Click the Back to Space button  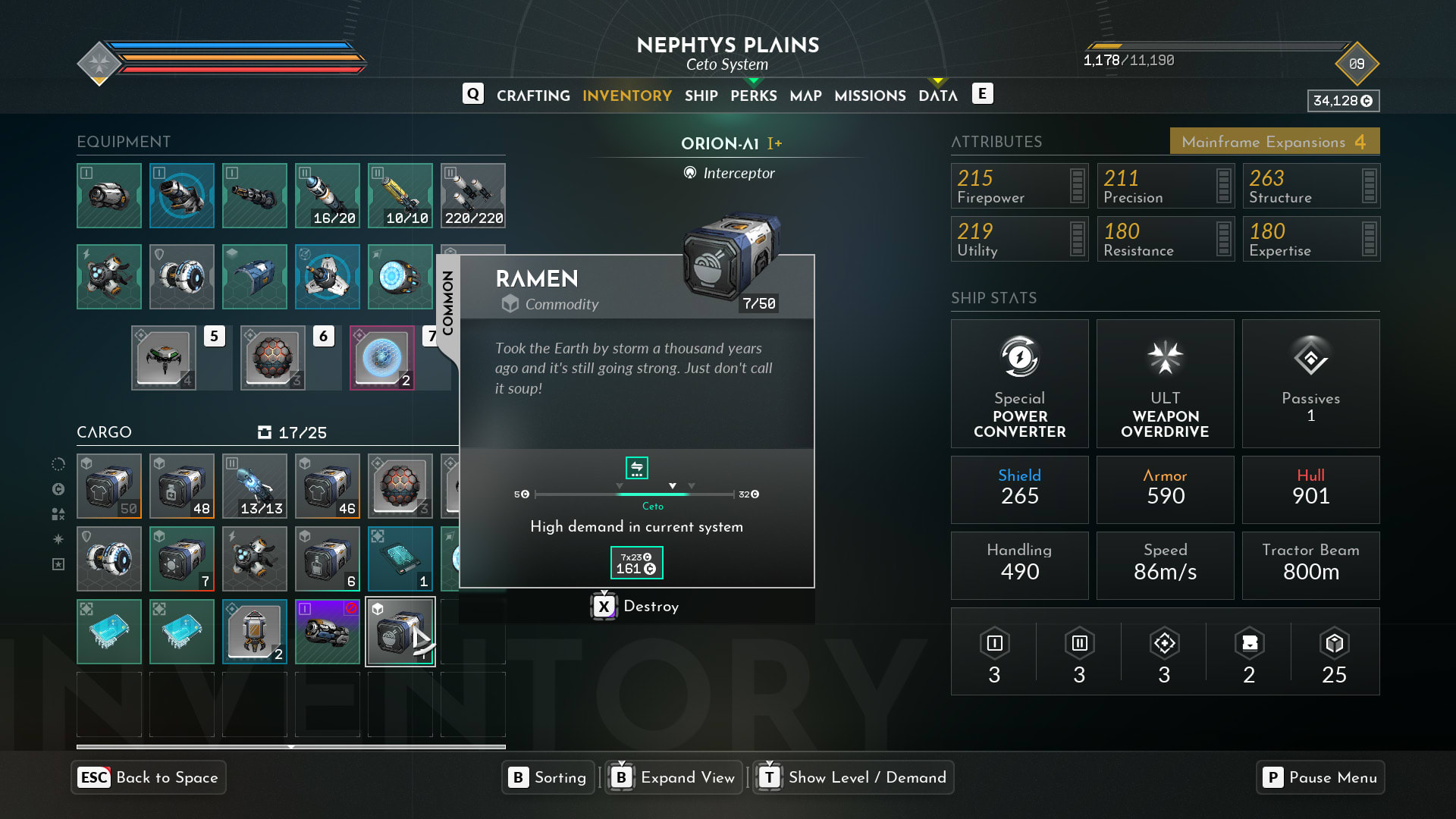point(149,777)
